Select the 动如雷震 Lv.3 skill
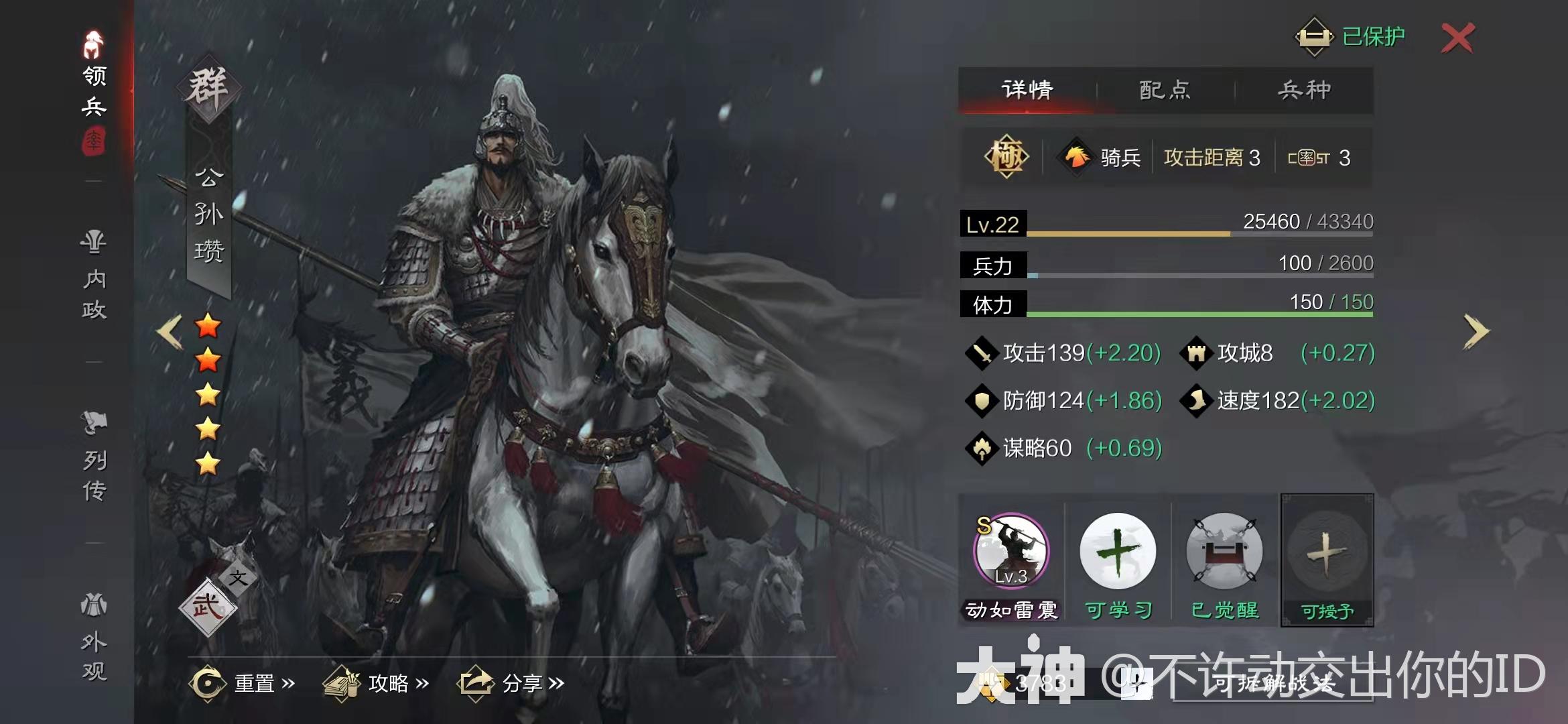The width and height of the screenshot is (1568, 724). click(x=1012, y=551)
